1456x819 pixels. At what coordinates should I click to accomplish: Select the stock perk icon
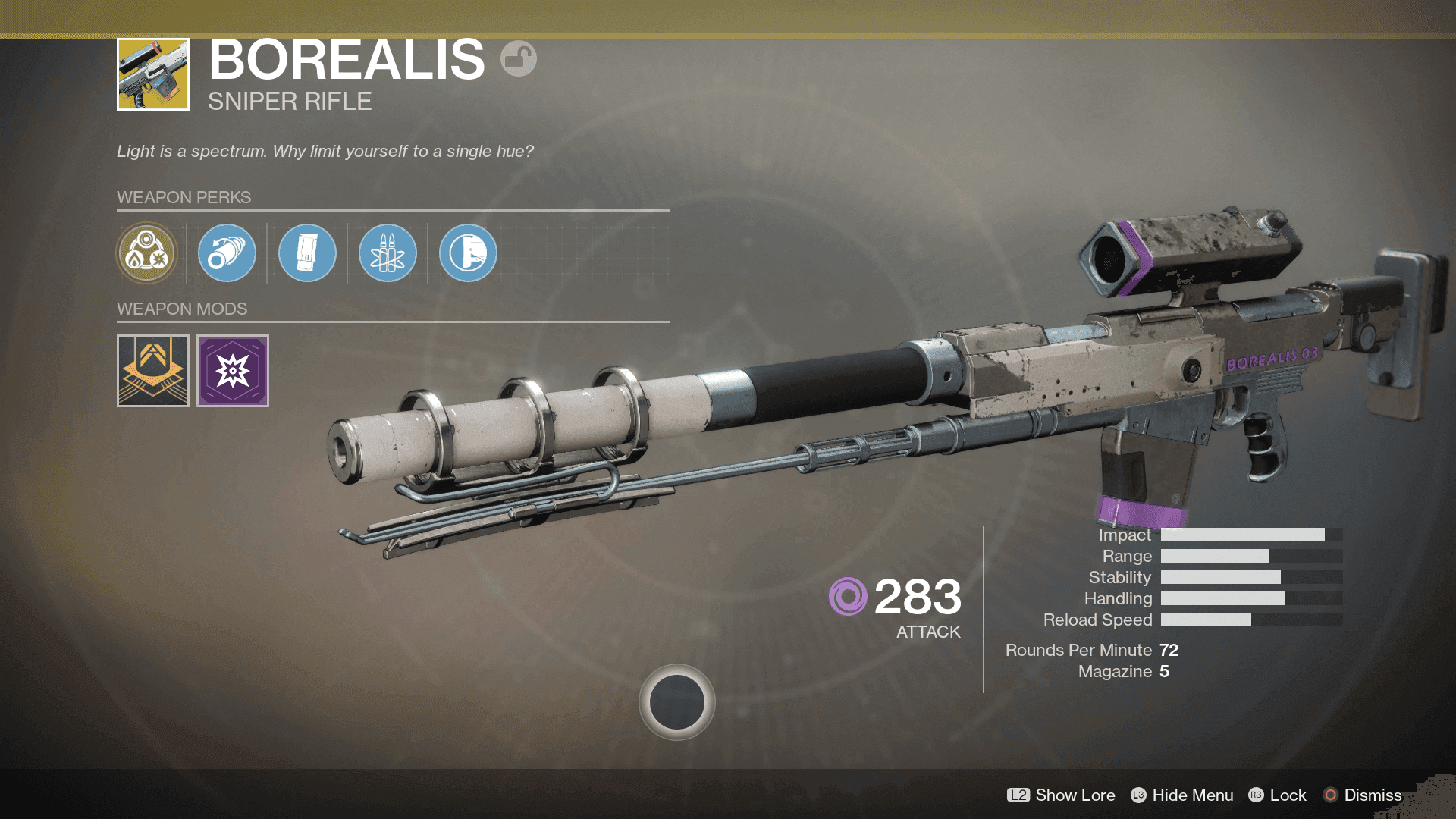[x=468, y=253]
